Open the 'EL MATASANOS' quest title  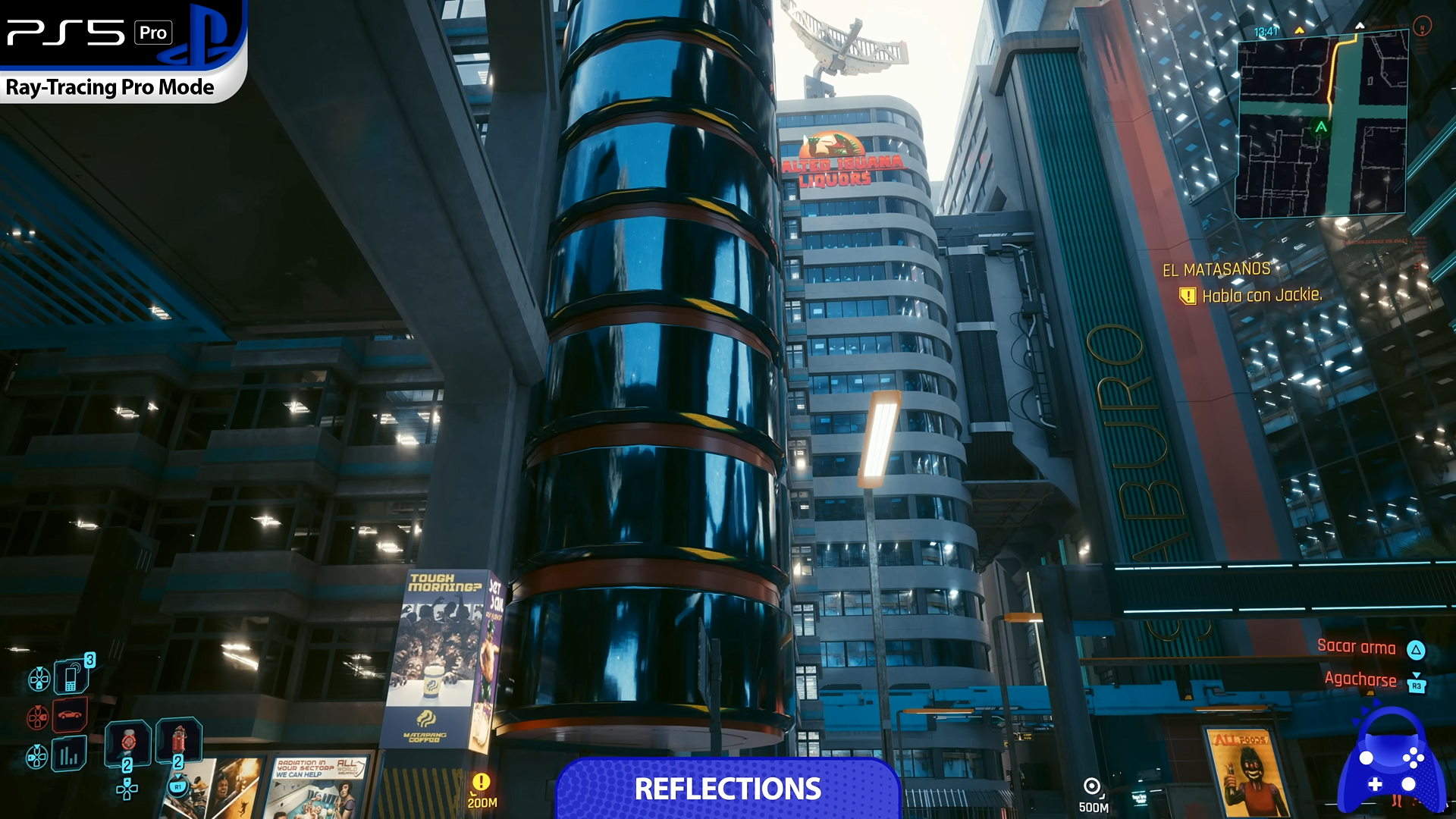pos(1216,269)
